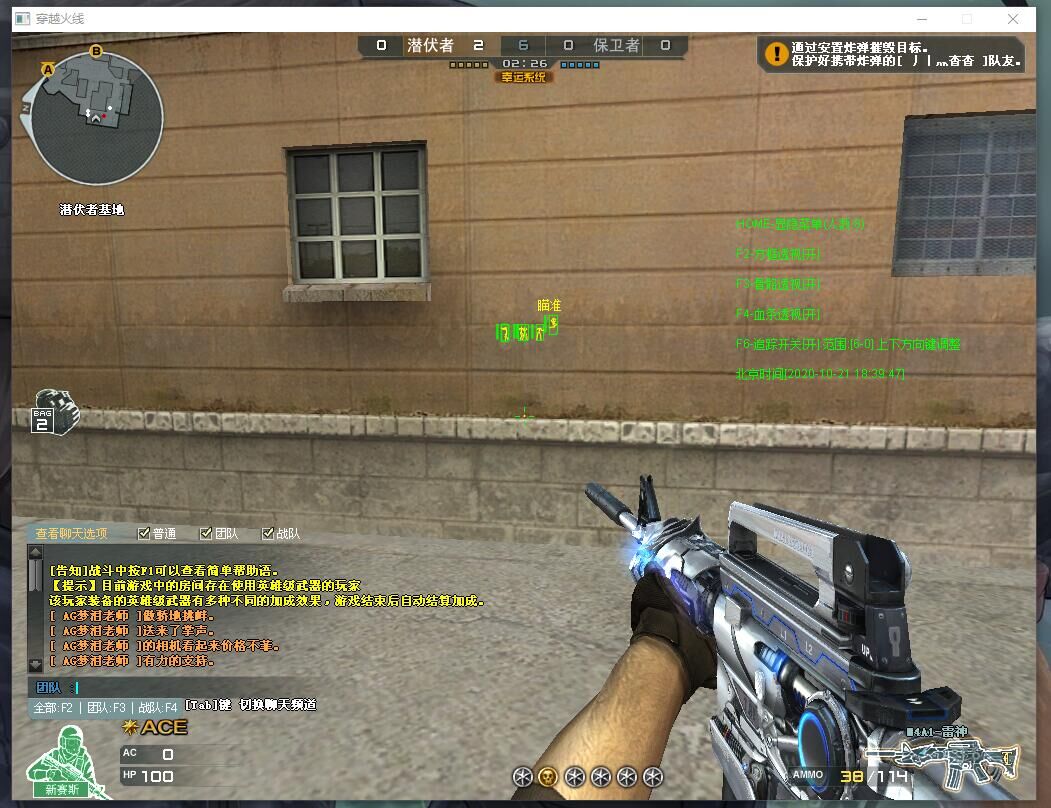Click the 幸运系统 label under the timer
Screen dimensions: 1051x808
(x=523, y=77)
